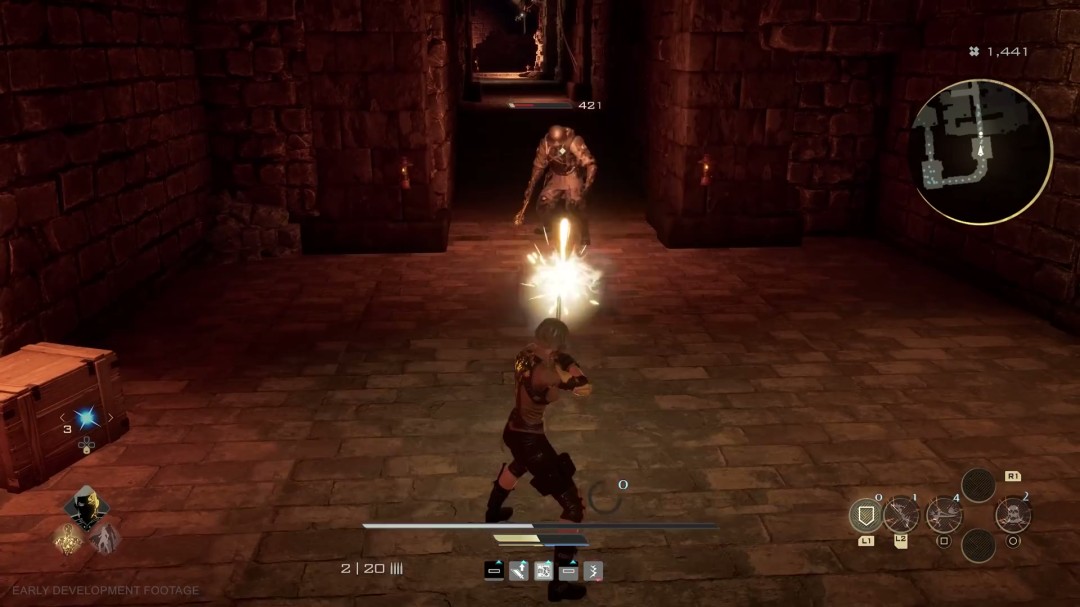Open the circular dungeon minimap
This screenshot has width=1080, height=607.
click(981, 151)
